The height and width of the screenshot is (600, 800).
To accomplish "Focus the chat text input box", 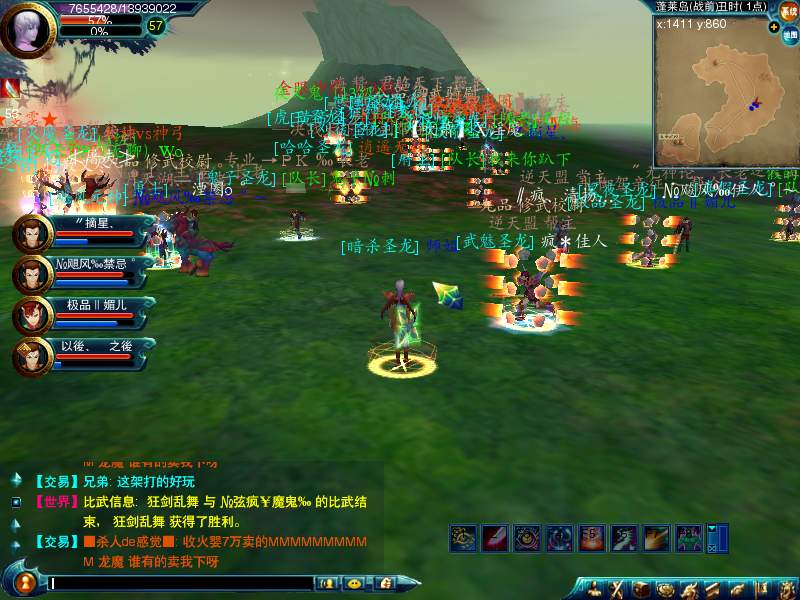I will [x=180, y=582].
